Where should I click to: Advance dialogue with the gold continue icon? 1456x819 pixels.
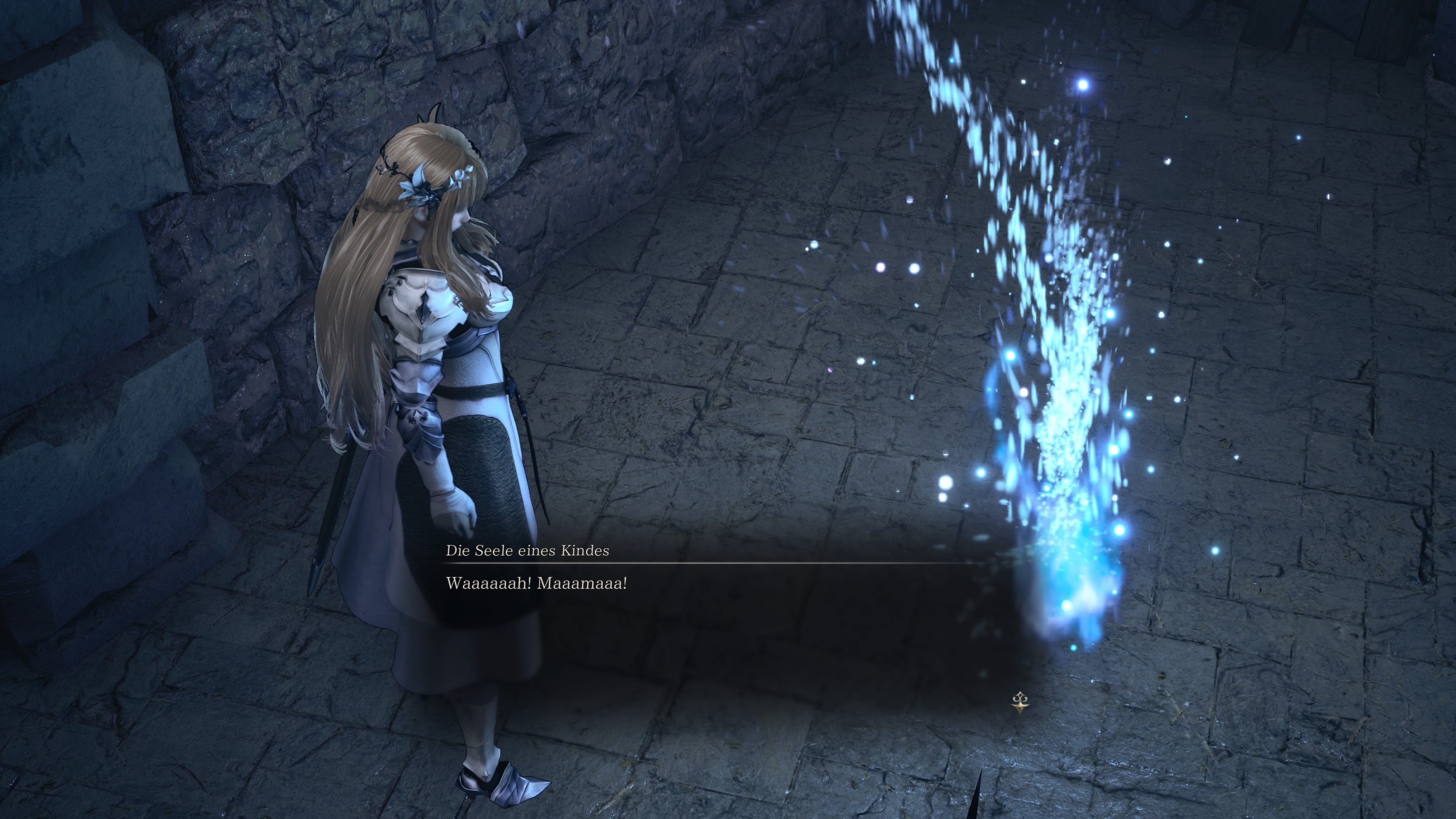coord(1020,703)
